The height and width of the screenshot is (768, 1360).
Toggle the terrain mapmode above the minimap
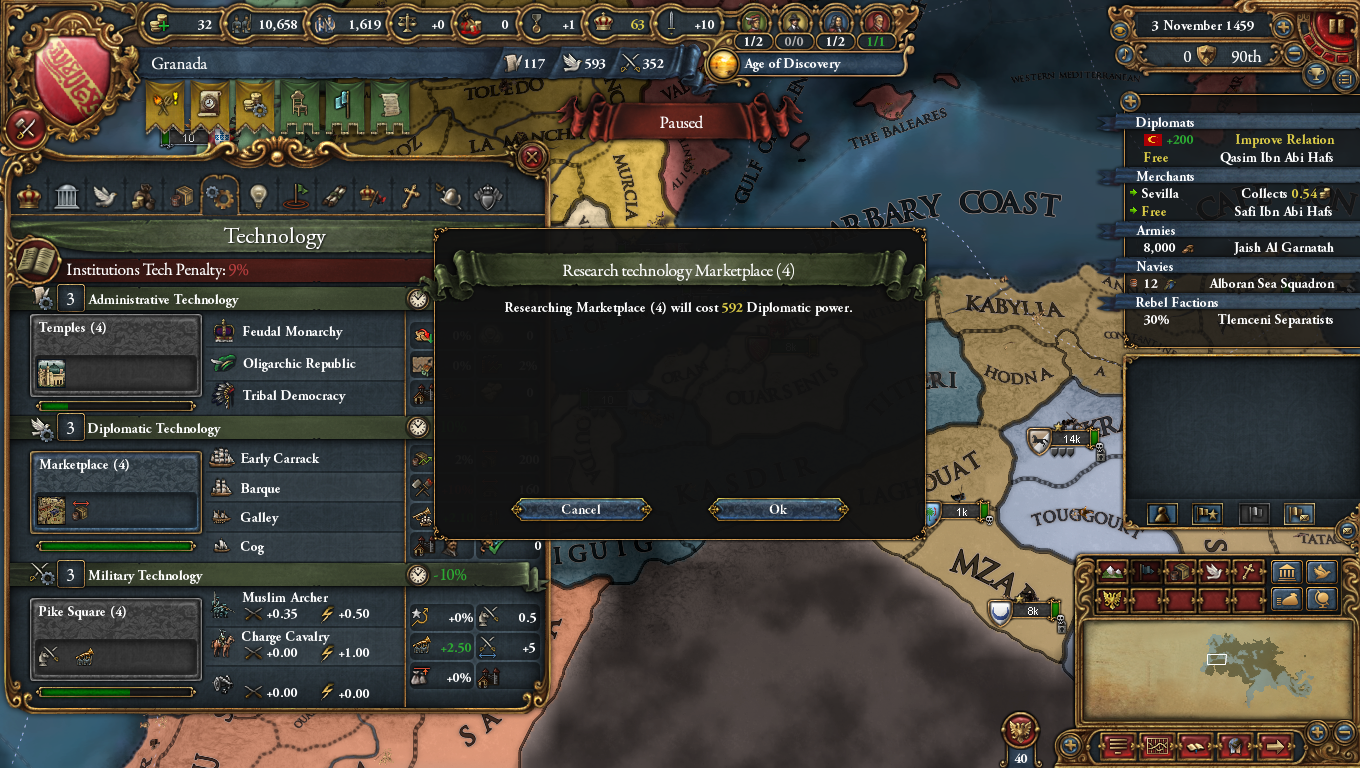(1112, 572)
